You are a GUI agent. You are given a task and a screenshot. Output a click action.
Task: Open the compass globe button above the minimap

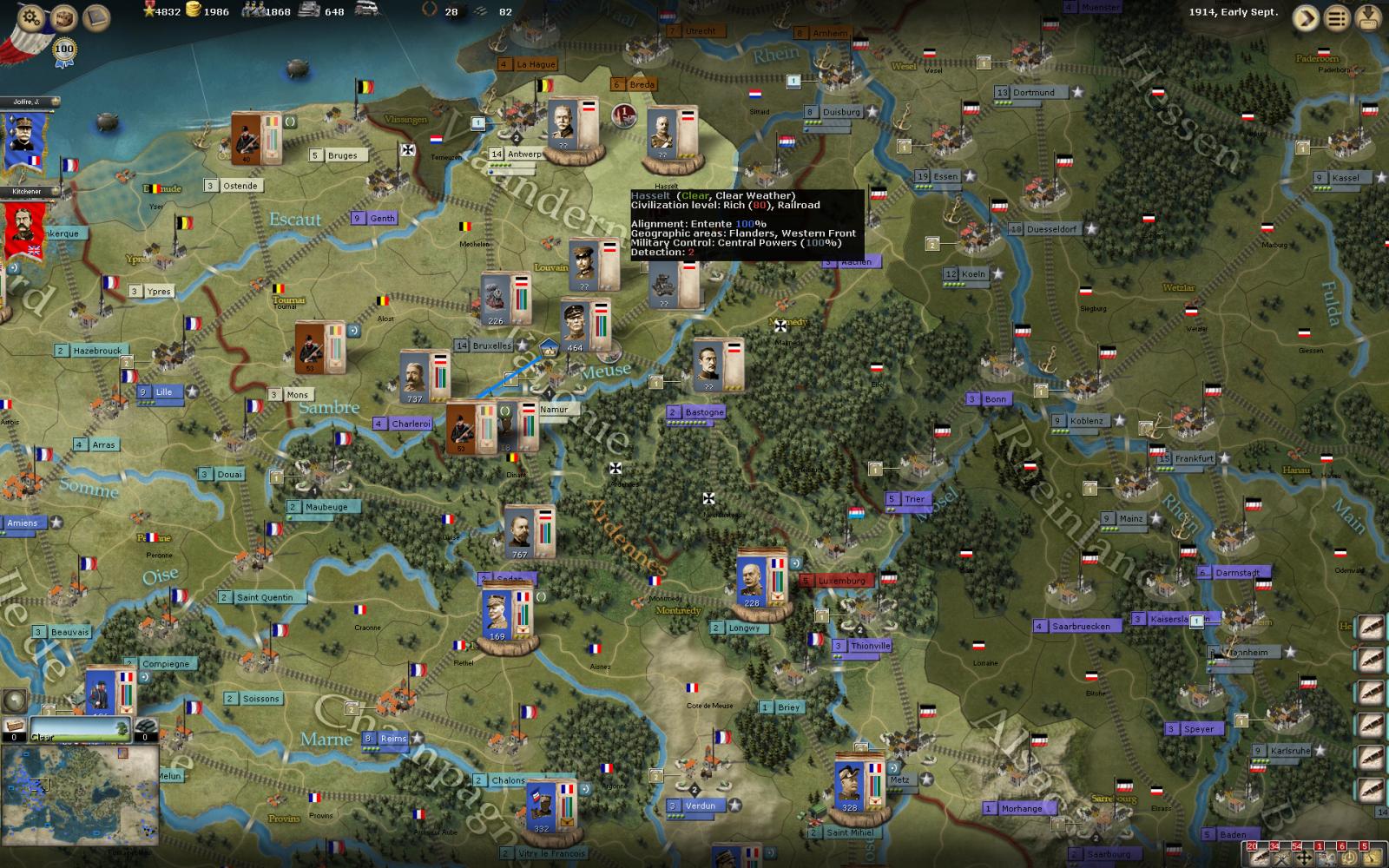(16, 699)
